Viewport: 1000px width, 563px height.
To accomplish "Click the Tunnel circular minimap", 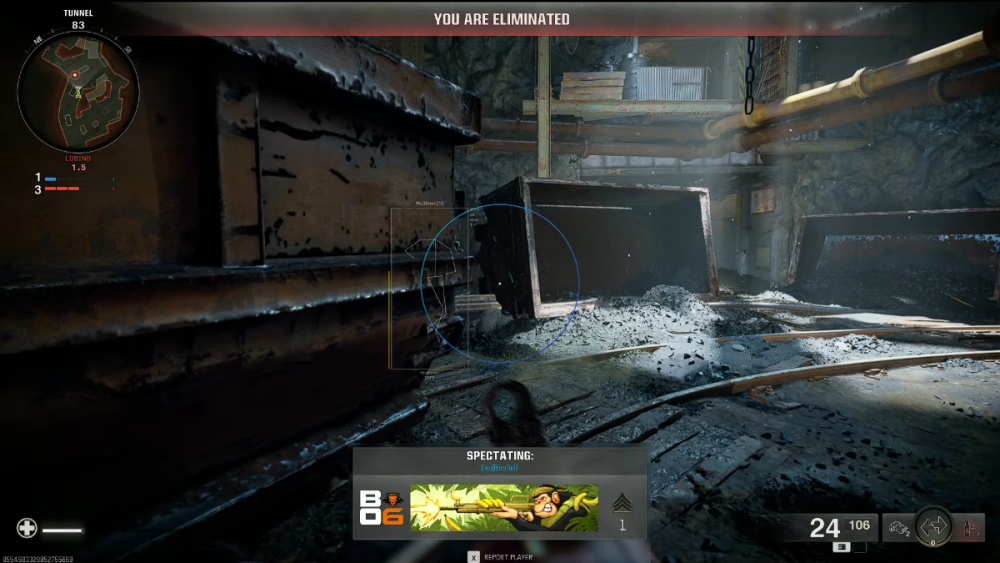I will [x=77, y=91].
